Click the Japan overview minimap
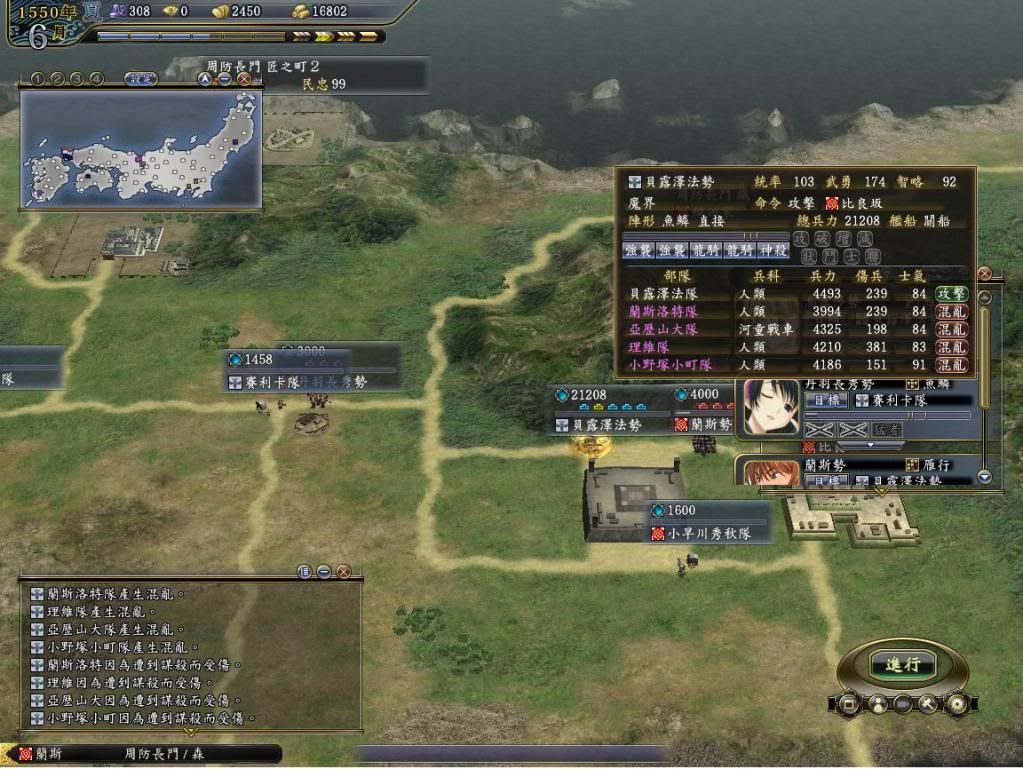 pos(141,148)
